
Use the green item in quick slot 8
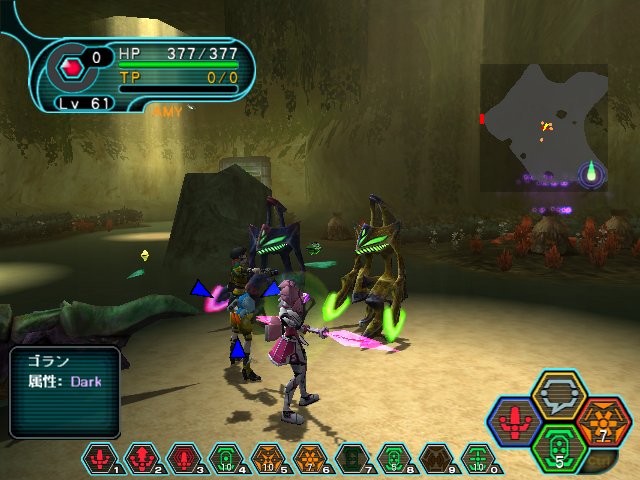tap(394, 460)
